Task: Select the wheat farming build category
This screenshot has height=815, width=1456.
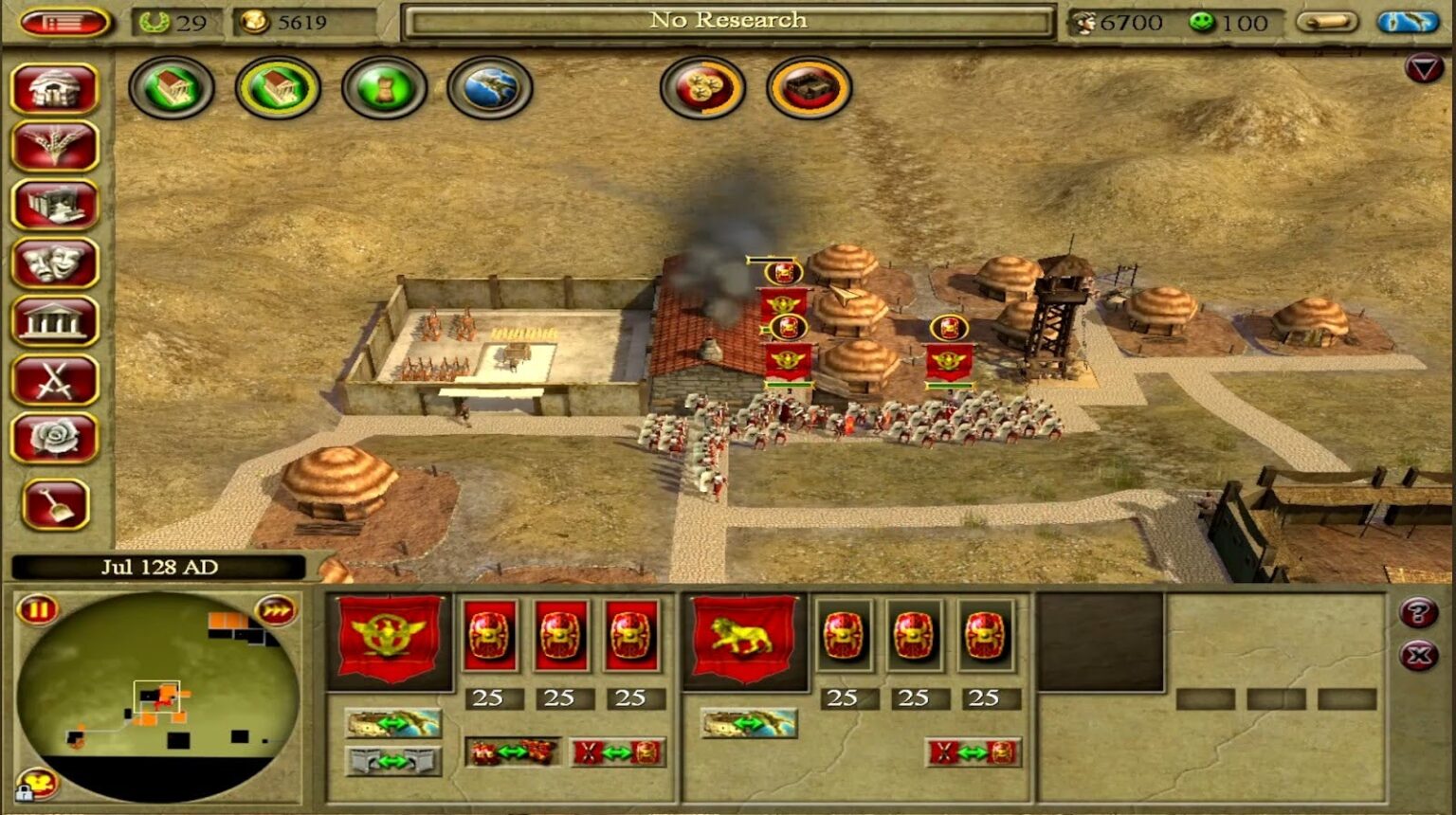Action: [55, 147]
